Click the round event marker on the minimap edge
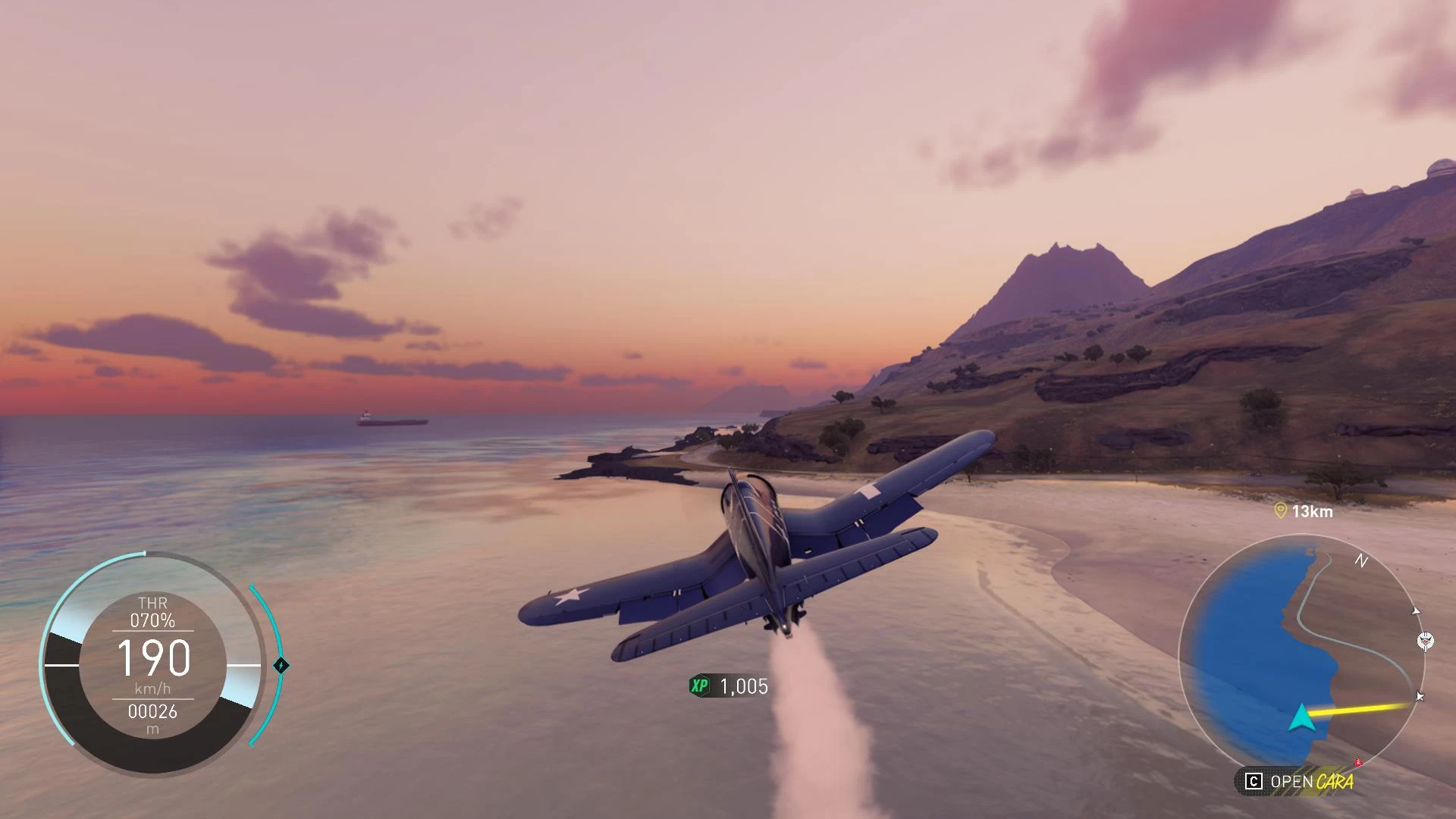The width and height of the screenshot is (1456, 819). pos(1426,641)
